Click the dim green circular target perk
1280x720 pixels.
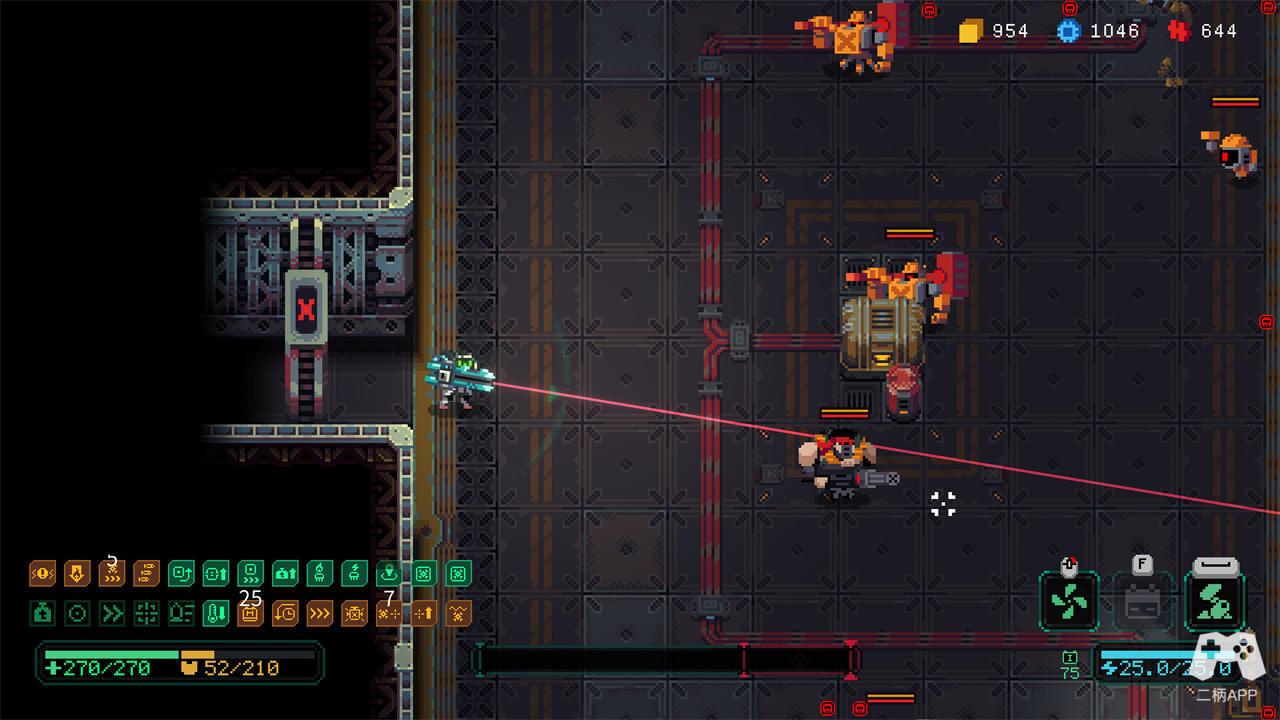click(77, 613)
